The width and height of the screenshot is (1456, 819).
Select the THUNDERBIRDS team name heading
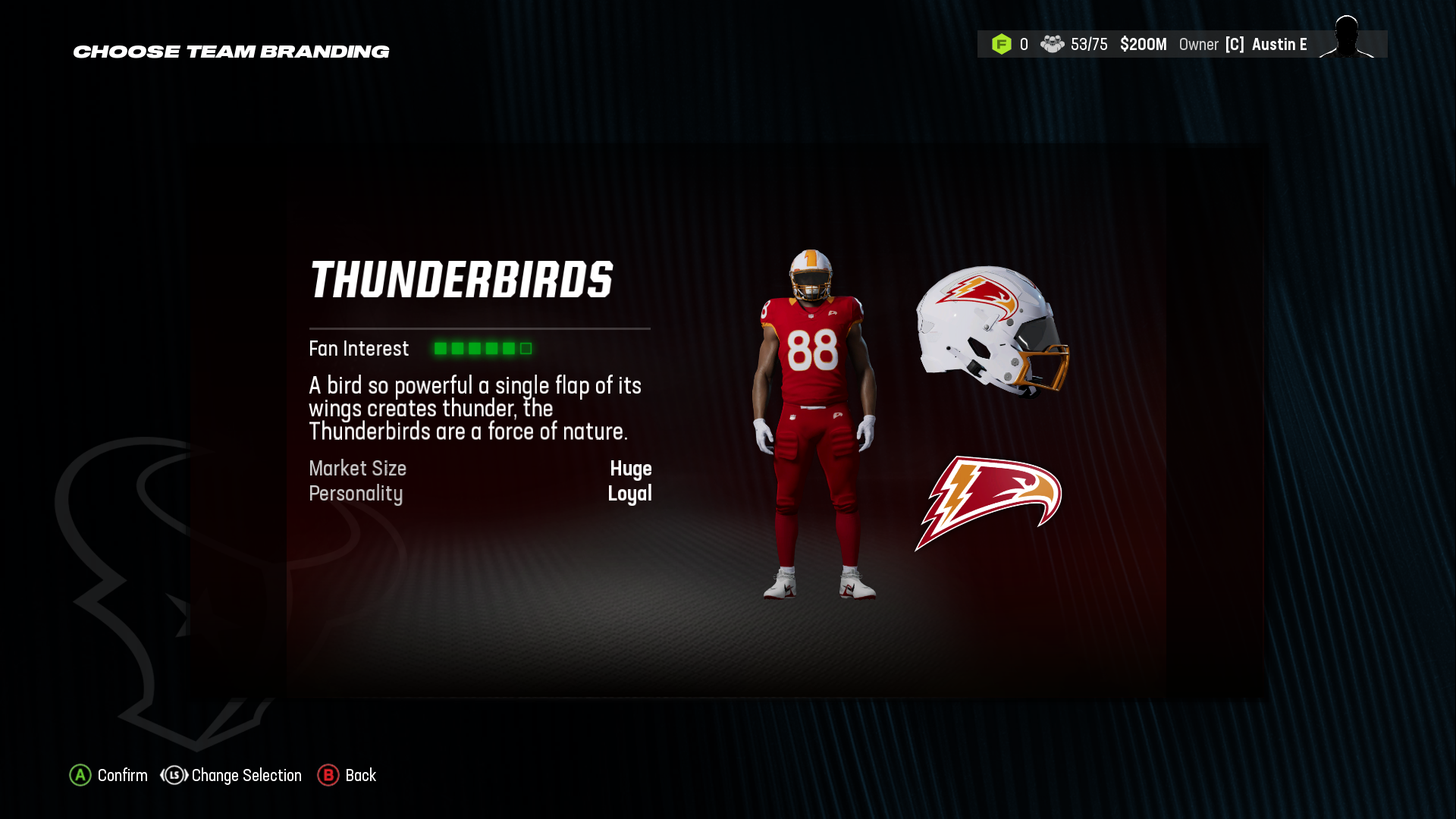463,279
